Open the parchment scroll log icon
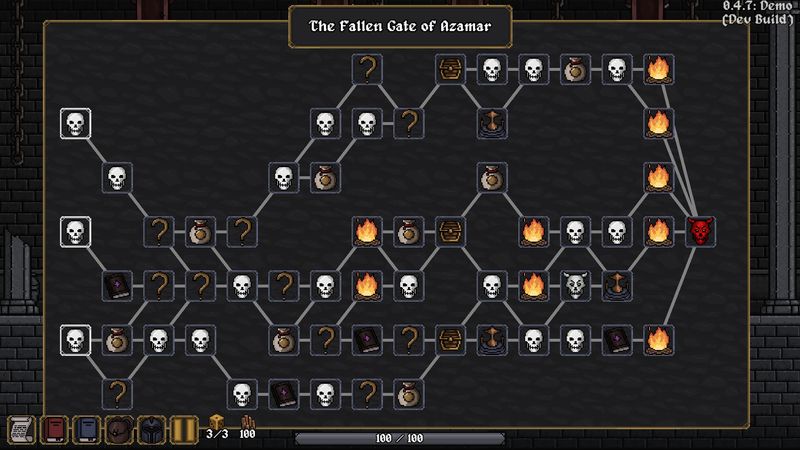The image size is (800, 450). (x=22, y=430)
